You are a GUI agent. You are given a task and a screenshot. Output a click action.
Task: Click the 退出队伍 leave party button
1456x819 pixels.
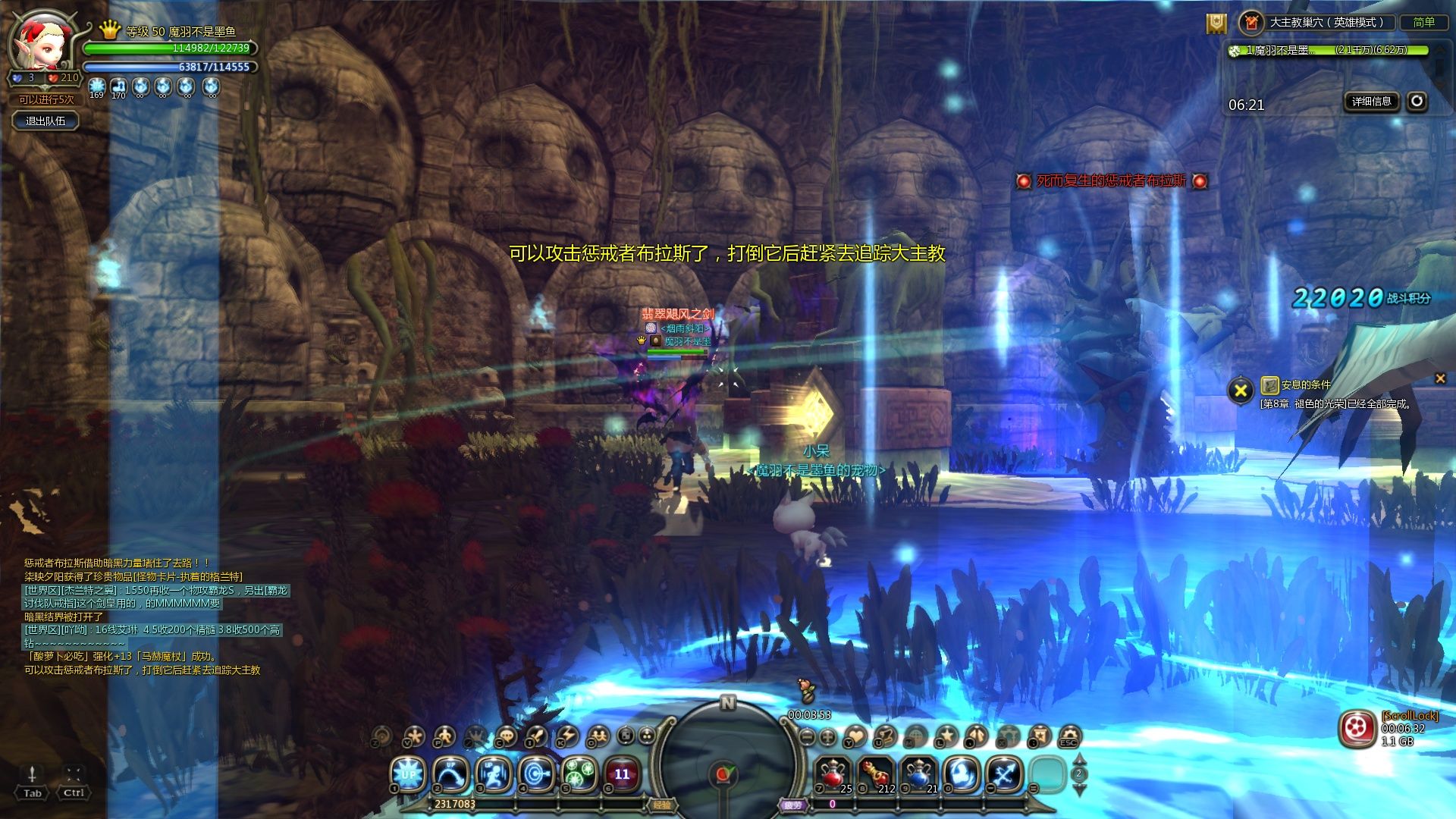pos(45,121)
